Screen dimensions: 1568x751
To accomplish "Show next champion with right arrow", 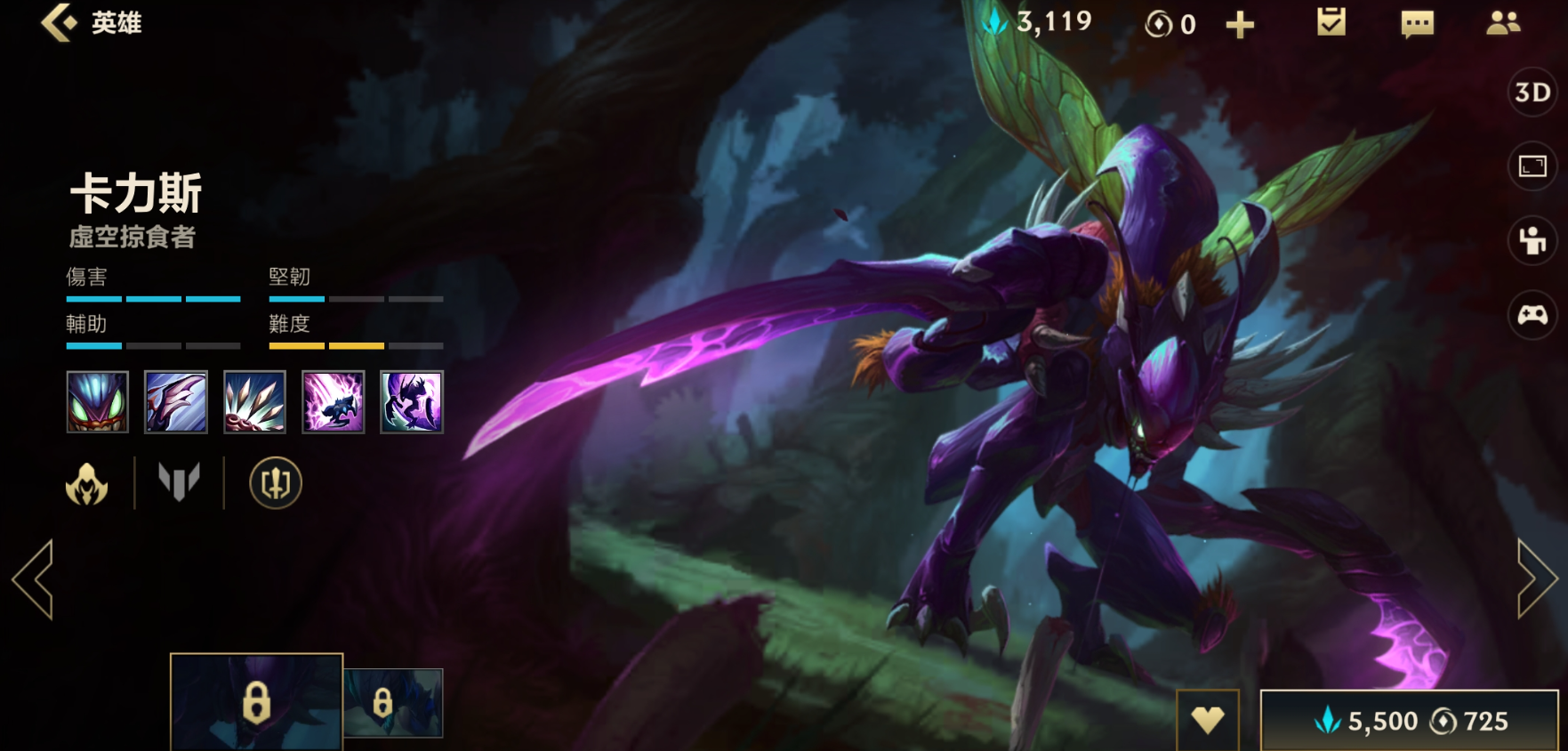I will (x=1536, y=579).
